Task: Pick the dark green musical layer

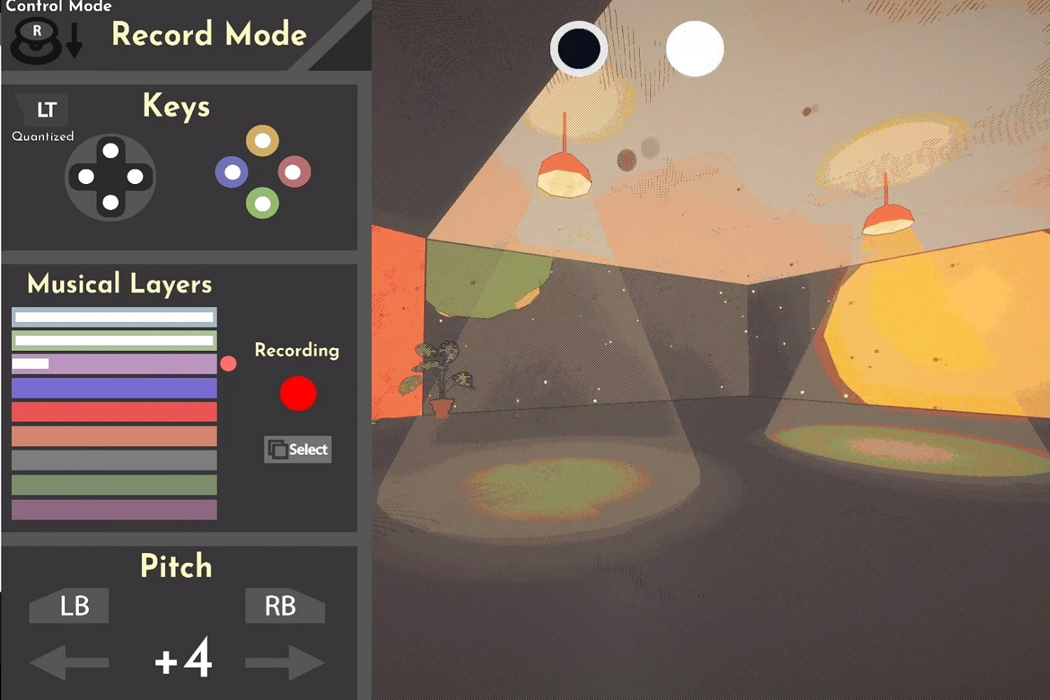Action: click(x=114, y=485)
